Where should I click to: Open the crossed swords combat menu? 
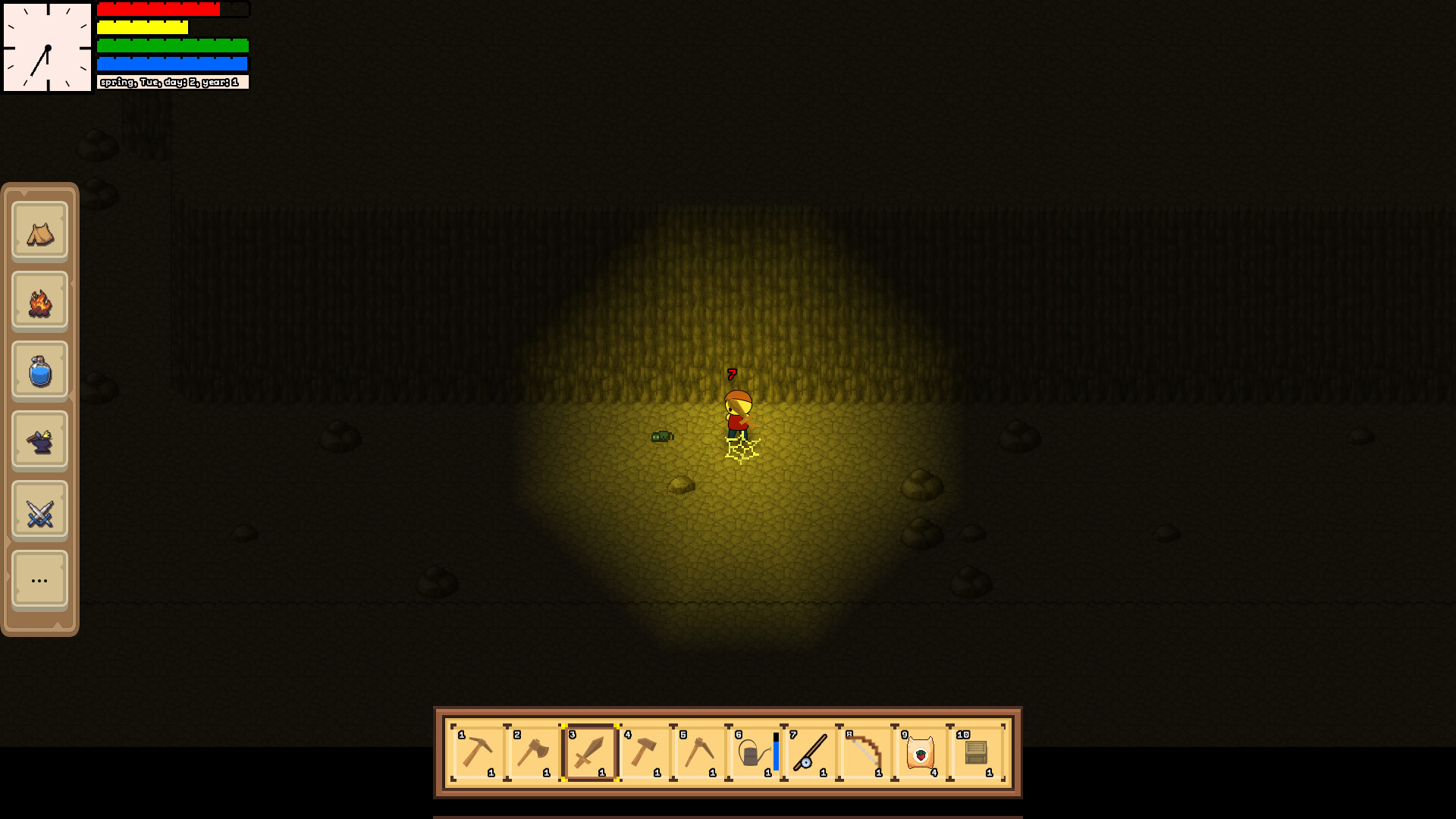pyautogui.click(x=39, y=509)
